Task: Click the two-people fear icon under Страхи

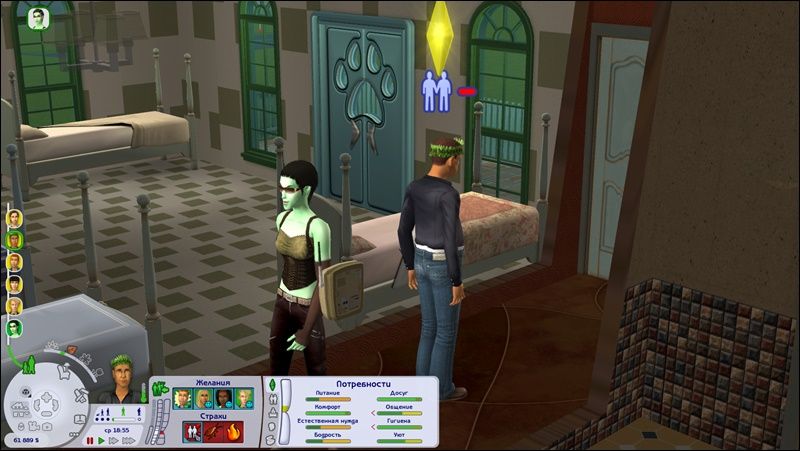Action: click(x=190, y=432)
